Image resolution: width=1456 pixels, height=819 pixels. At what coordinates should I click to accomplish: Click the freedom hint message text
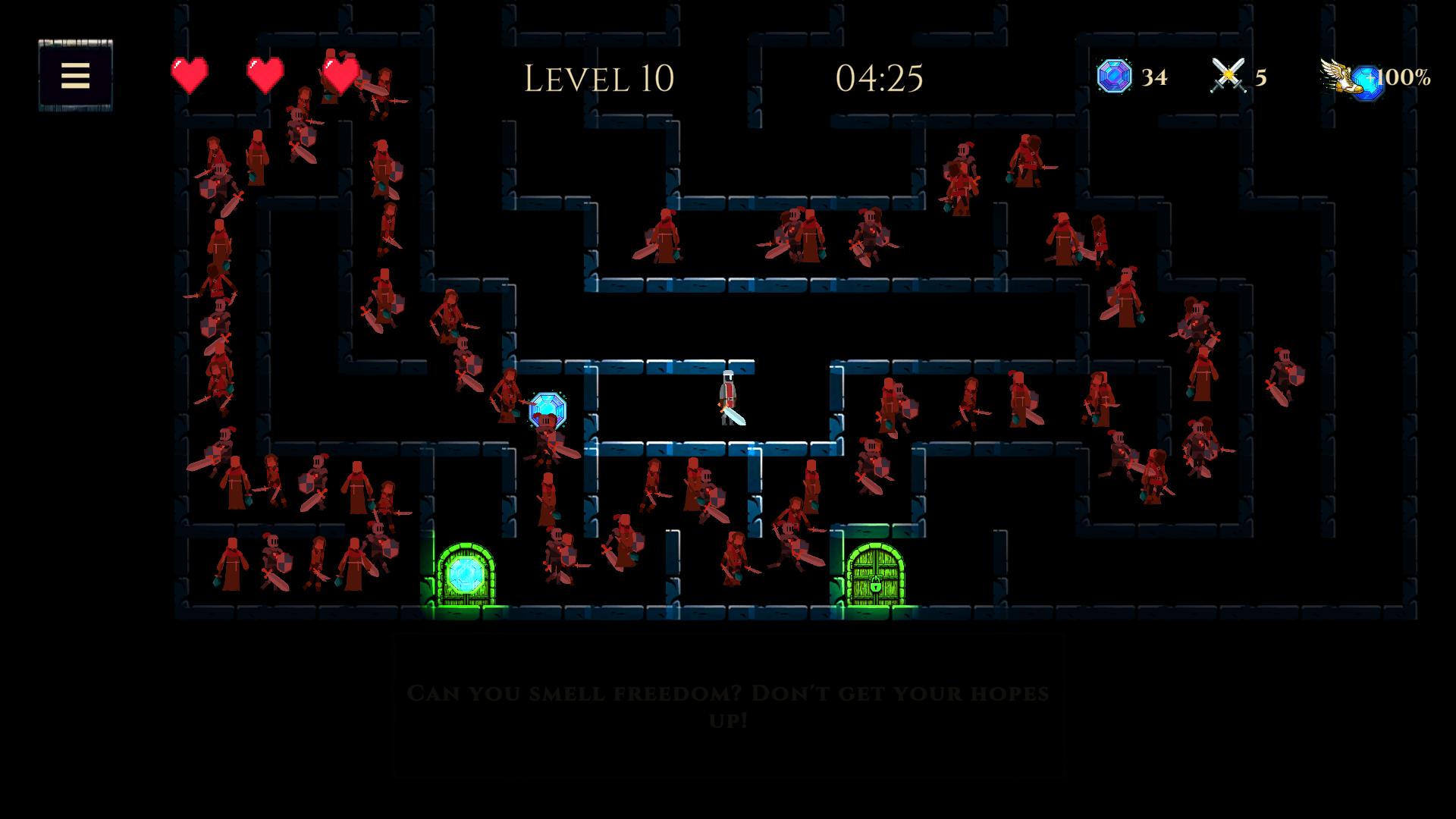pos(729,705)
